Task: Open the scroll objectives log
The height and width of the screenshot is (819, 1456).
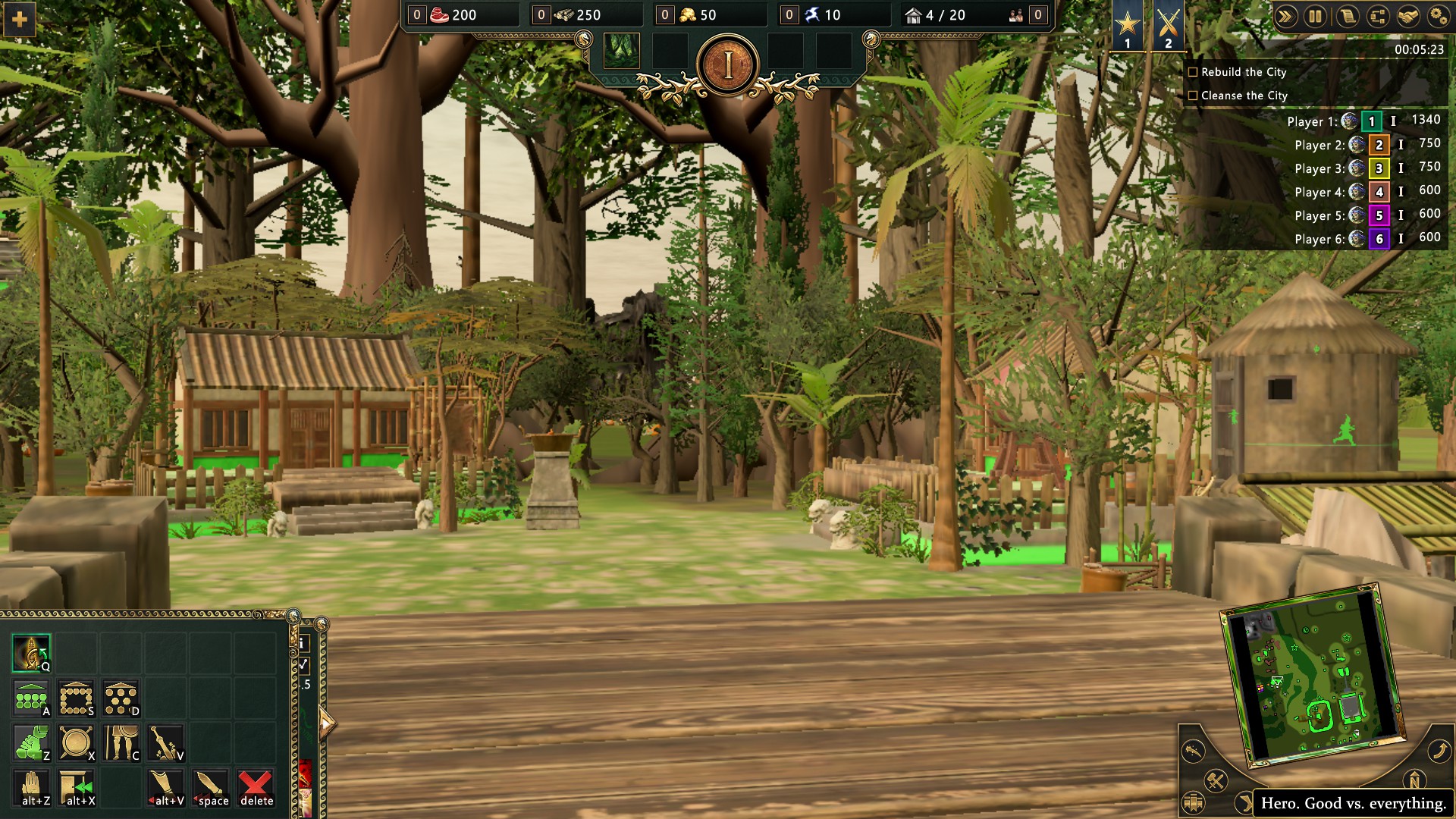Action: [x=1347, y=17]
